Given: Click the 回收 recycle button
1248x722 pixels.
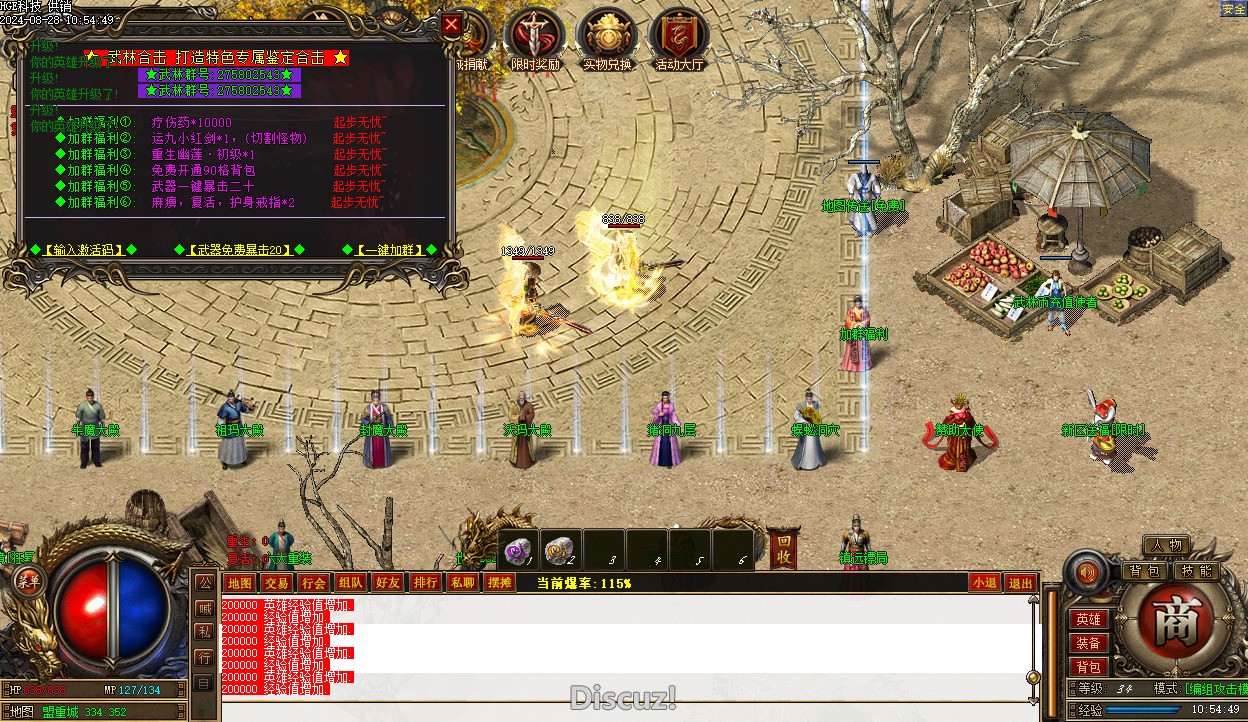Looking at the screenshot, I should coord(783,550).
